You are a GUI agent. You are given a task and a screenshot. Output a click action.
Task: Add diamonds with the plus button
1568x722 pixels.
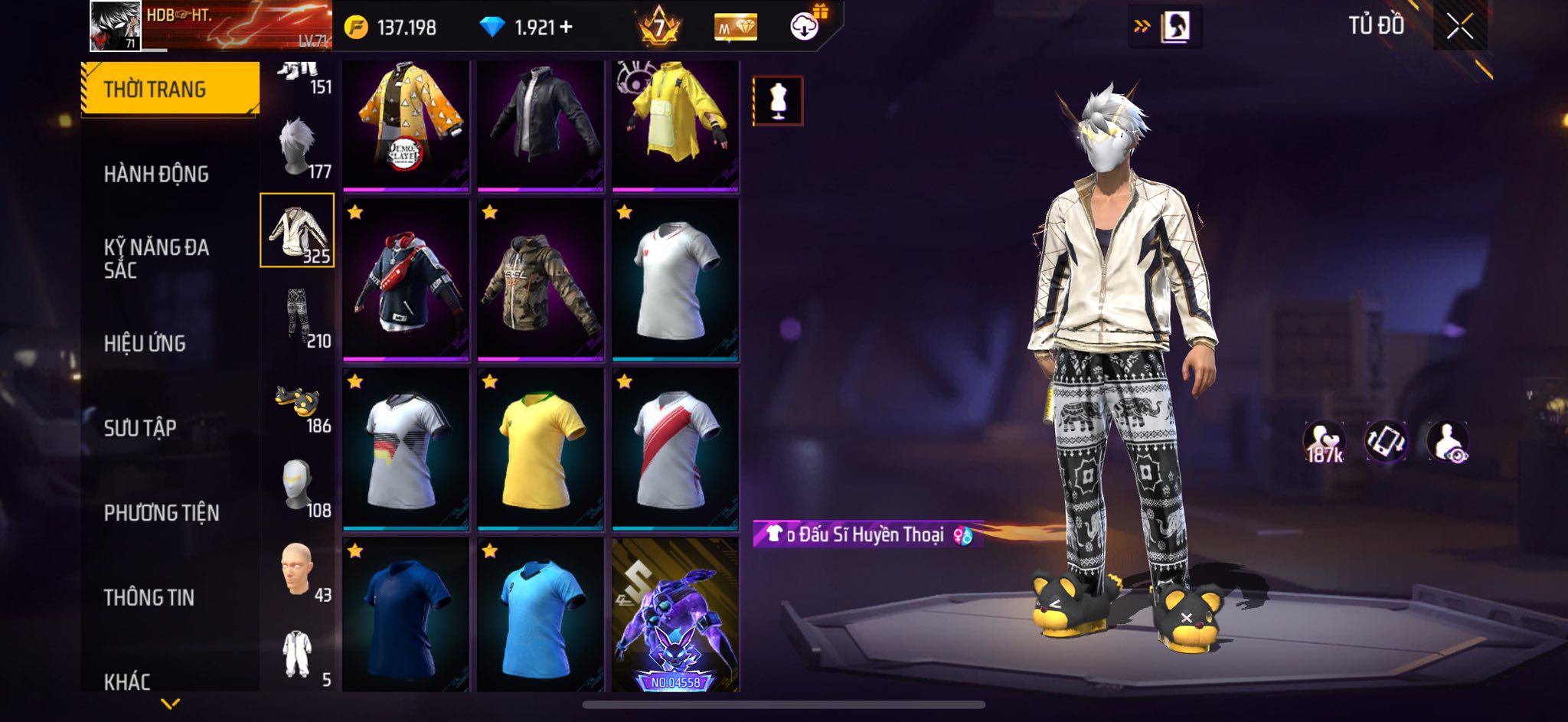pos(567,28)
